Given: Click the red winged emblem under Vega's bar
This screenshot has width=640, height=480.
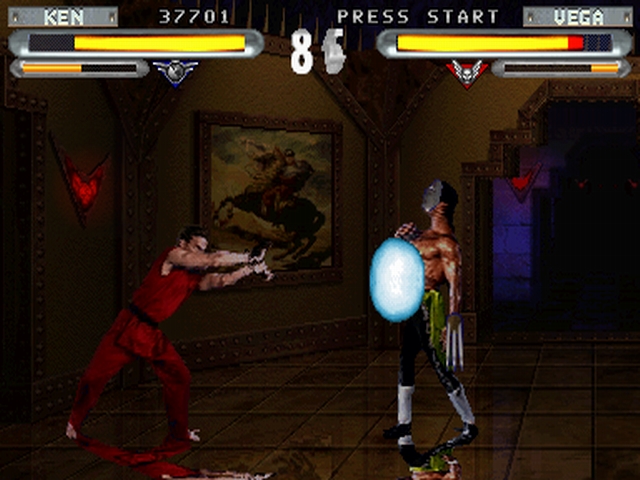Looking at the screenshot, I should [466, 71].
